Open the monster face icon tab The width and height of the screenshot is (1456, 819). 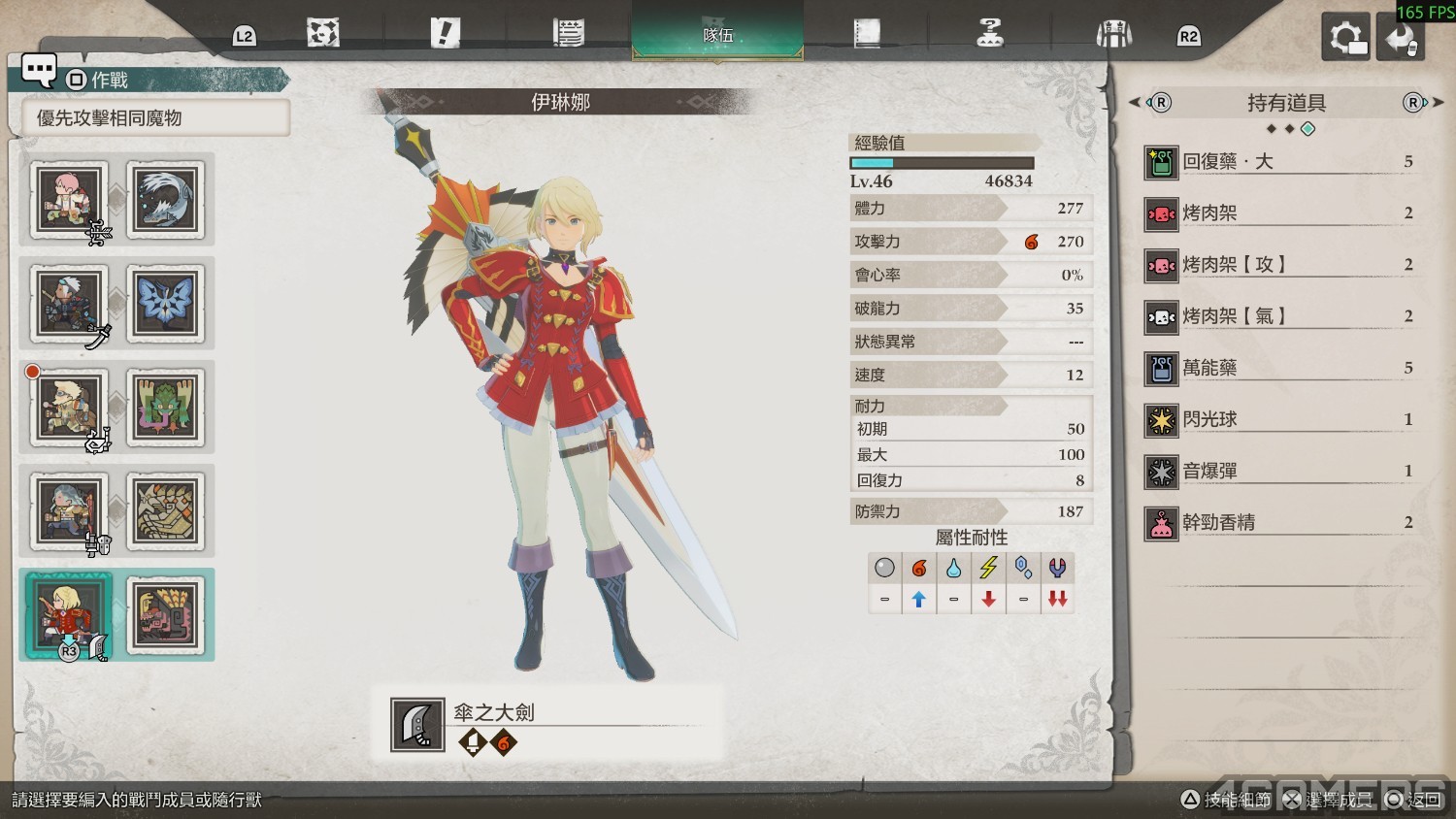323,34
